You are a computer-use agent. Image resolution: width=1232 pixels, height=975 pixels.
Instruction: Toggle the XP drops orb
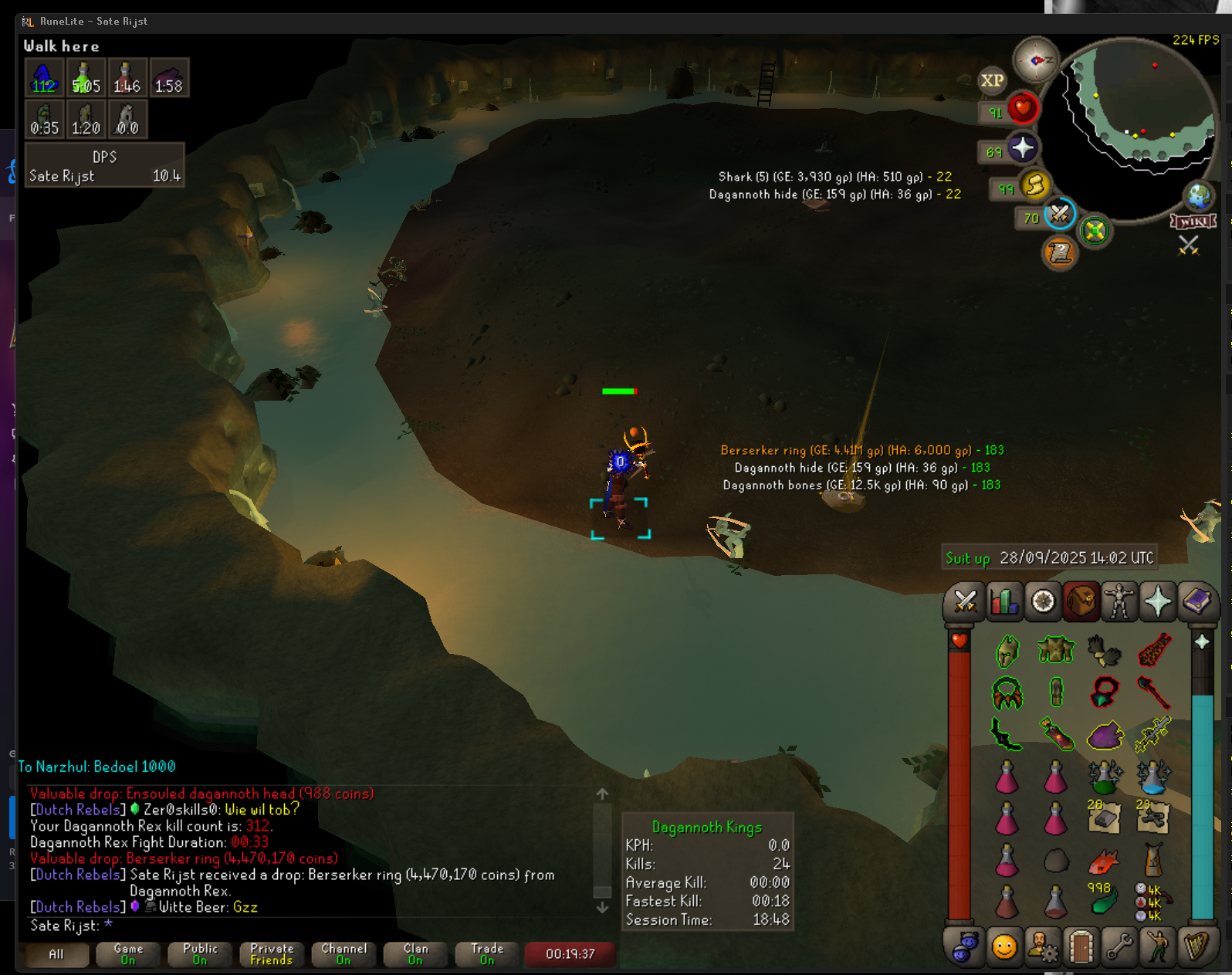click(992, 80)
